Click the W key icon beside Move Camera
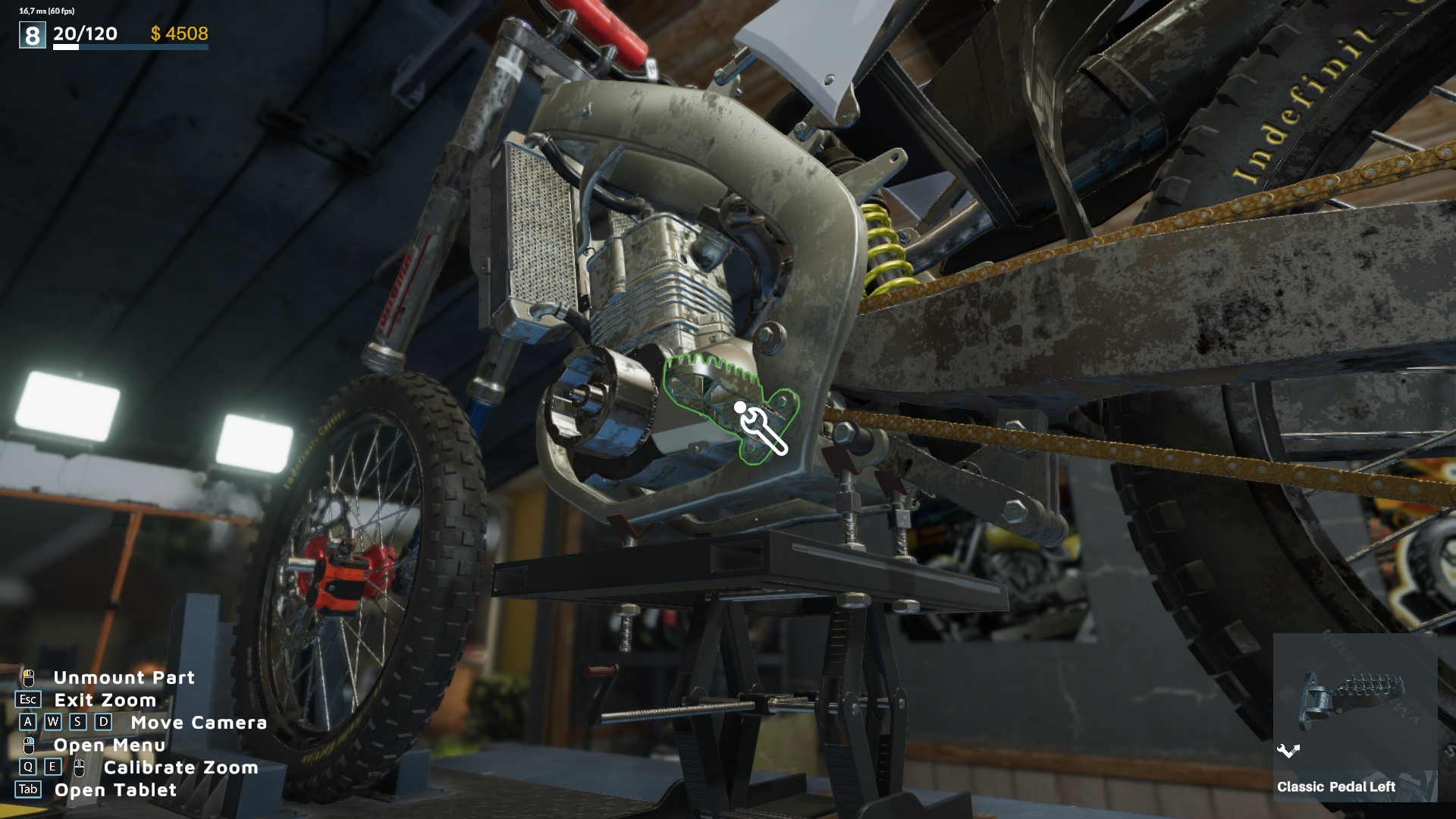The height and width of the screenshot is (819, 1456). coord(53,722)
